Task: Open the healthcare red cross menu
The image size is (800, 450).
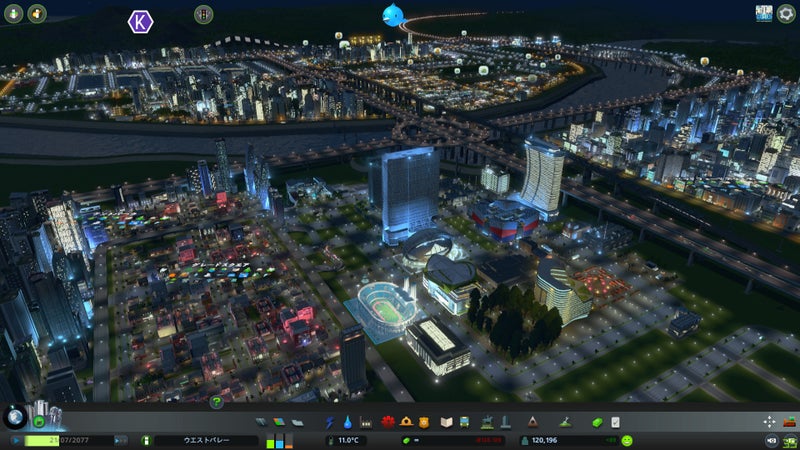Action: [389, 422]
